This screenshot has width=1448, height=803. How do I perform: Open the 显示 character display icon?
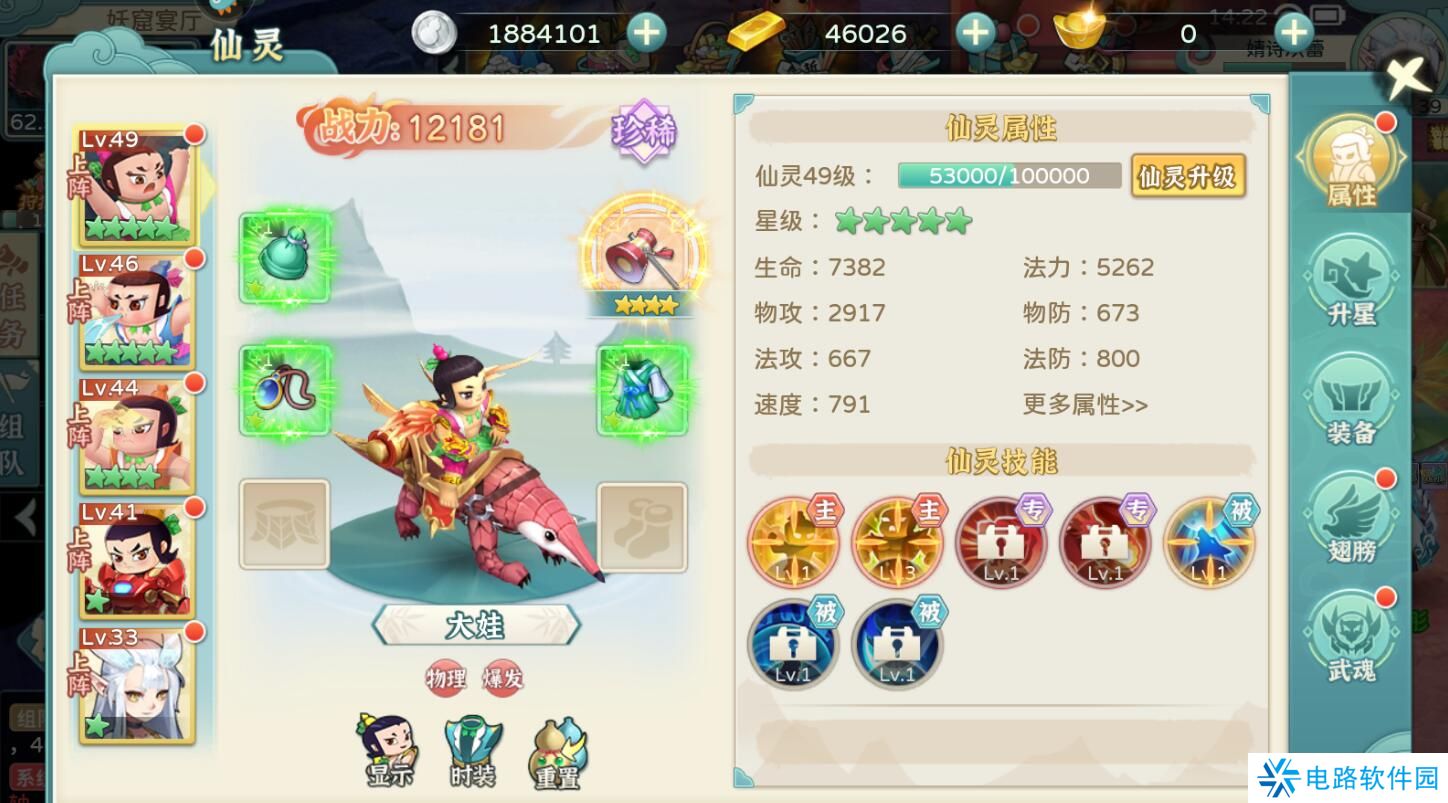(389, 748)
